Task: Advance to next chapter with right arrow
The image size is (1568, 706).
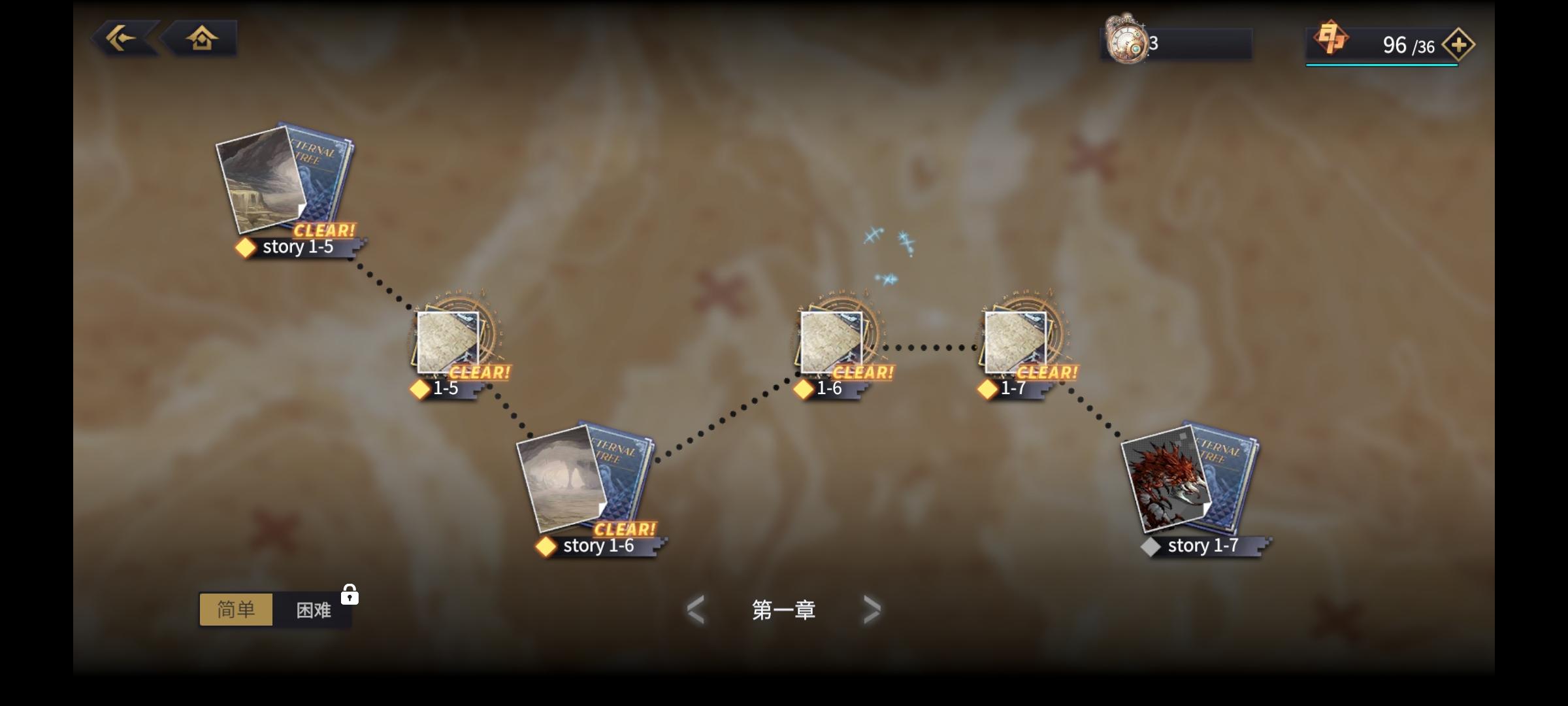Action: point(874,609)
